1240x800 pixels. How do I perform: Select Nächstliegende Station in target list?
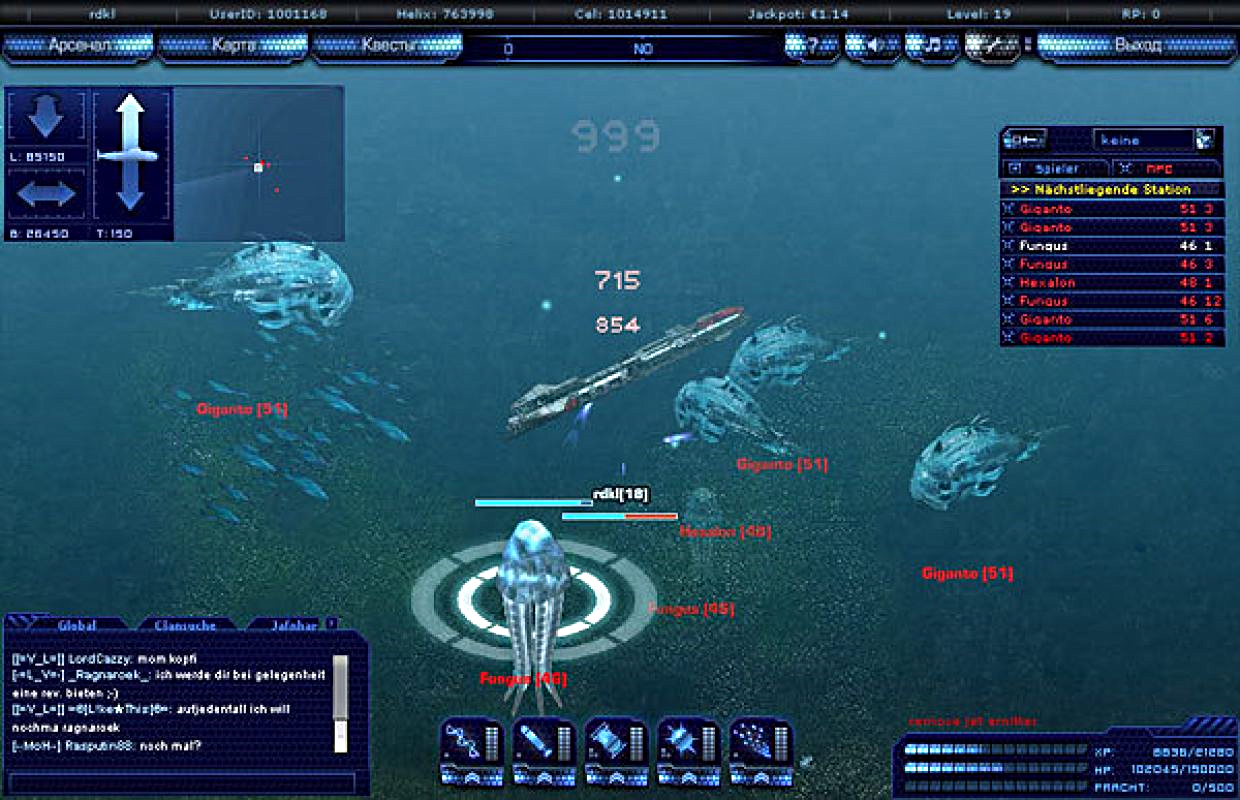pyautogui.click(x=1110, y=189)
